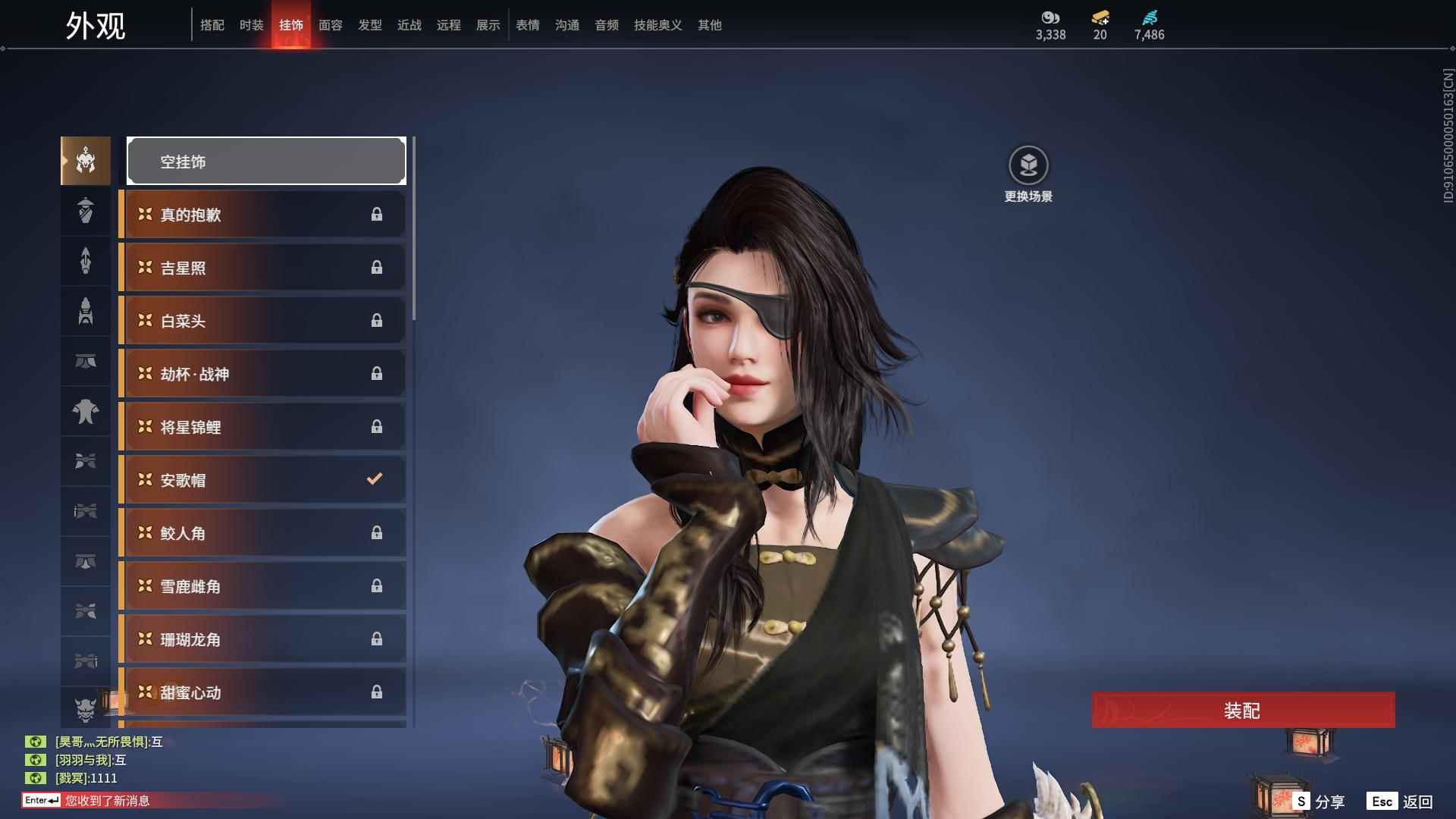Pick the 白菜头 accessory
1456x819 pixels.
tap(263, 321)
